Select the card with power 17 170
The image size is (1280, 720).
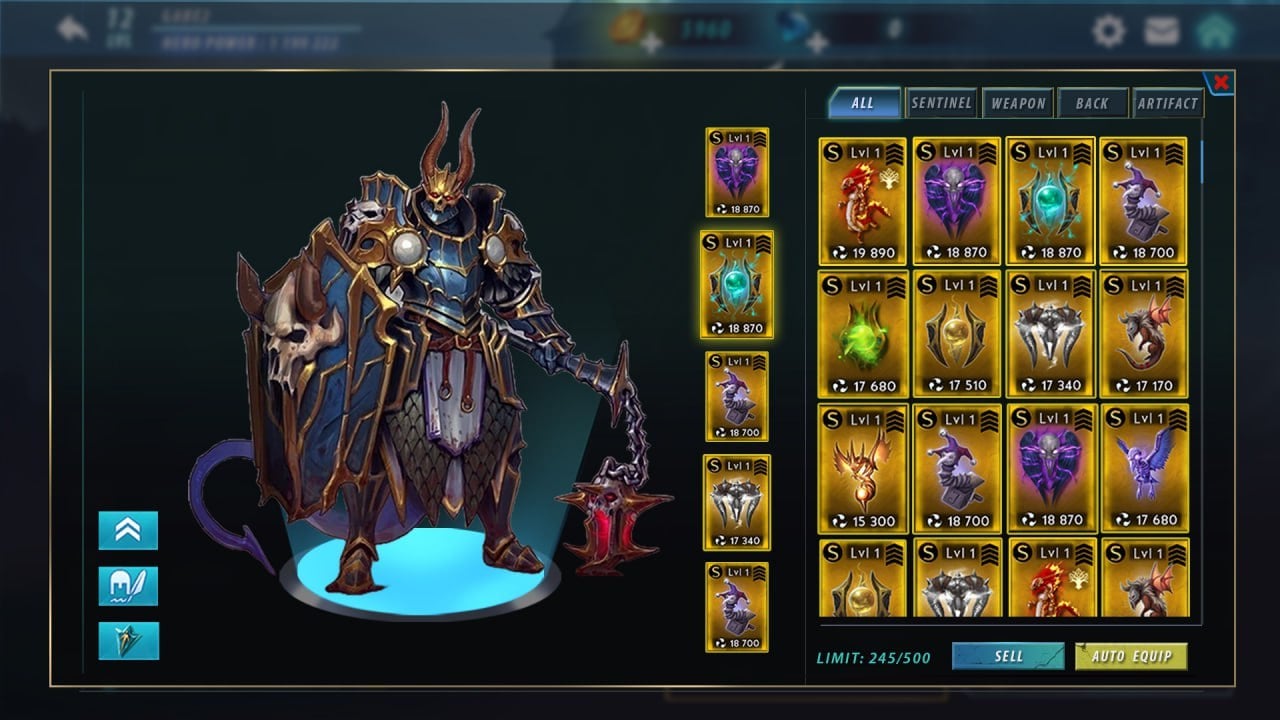1145,334
